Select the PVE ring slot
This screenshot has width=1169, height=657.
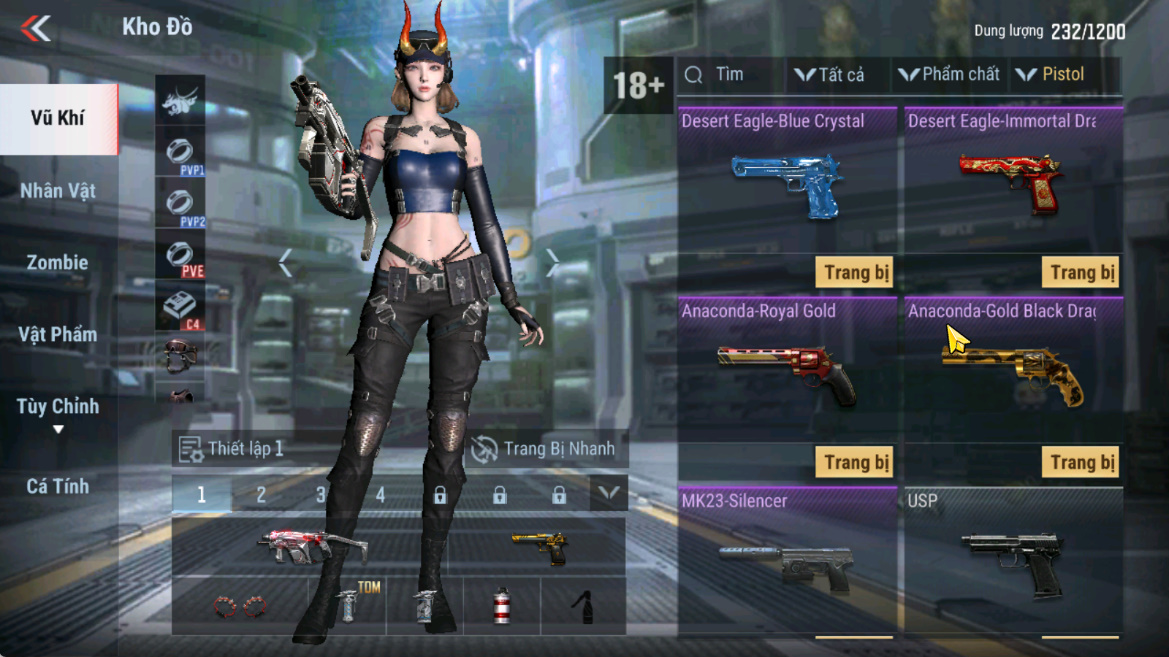181,257
